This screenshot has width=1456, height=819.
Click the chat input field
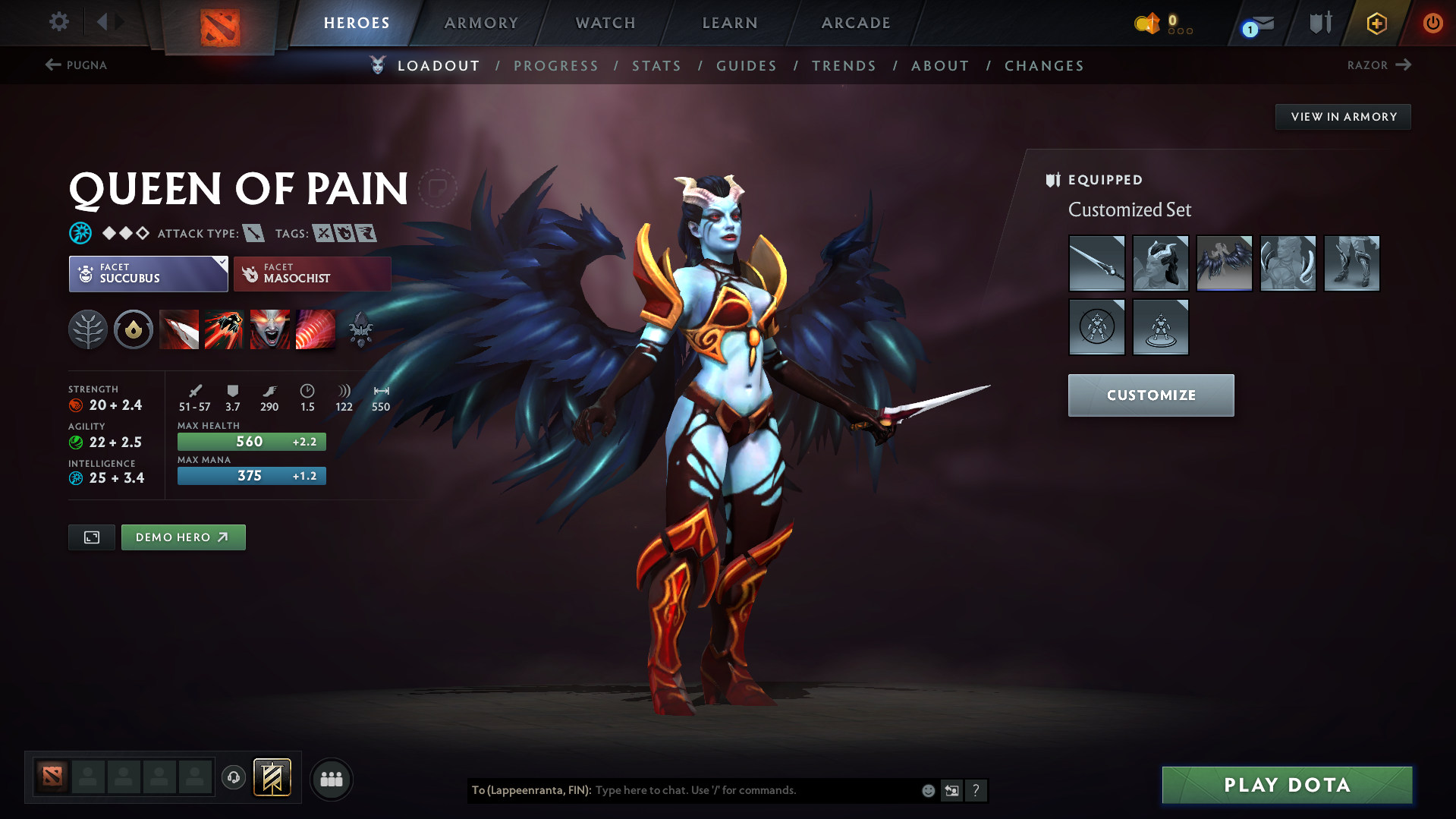point(759,790)
